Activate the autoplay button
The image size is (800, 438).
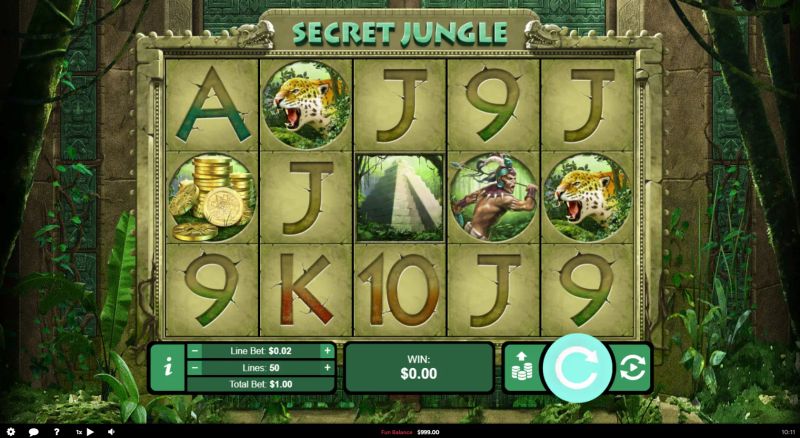tap(633, 367)
